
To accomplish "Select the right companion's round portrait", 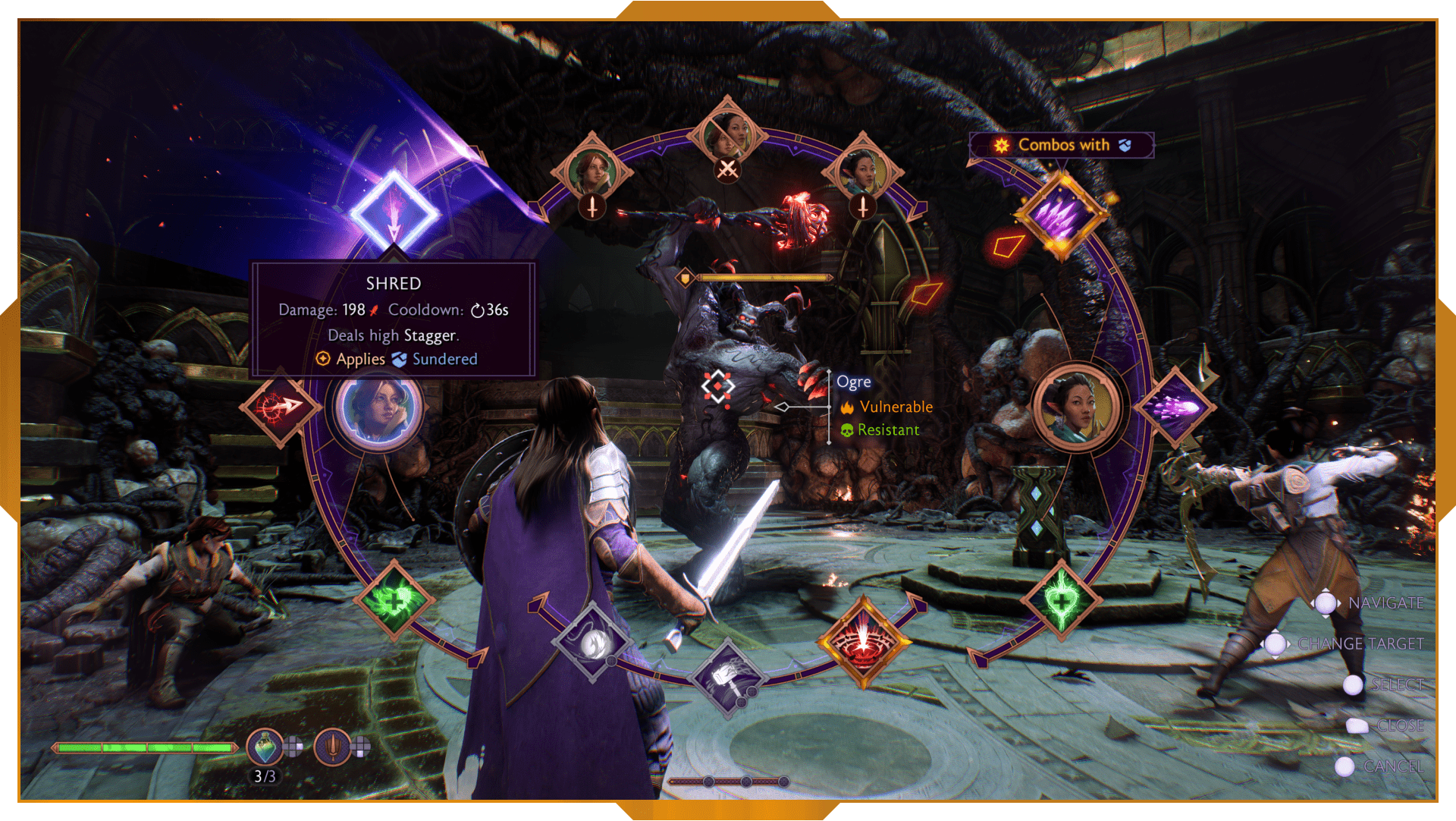I will [x=1077, y=409].
